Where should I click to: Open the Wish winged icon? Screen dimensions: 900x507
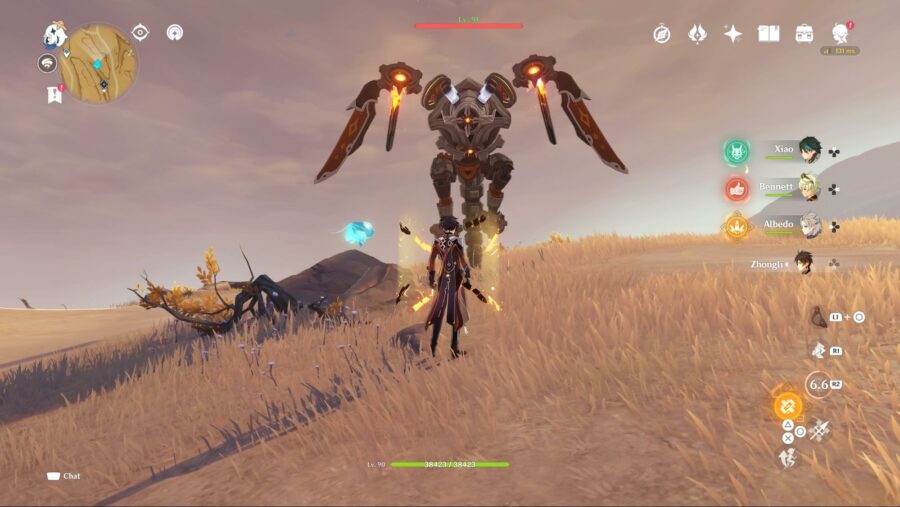point(697,34)
